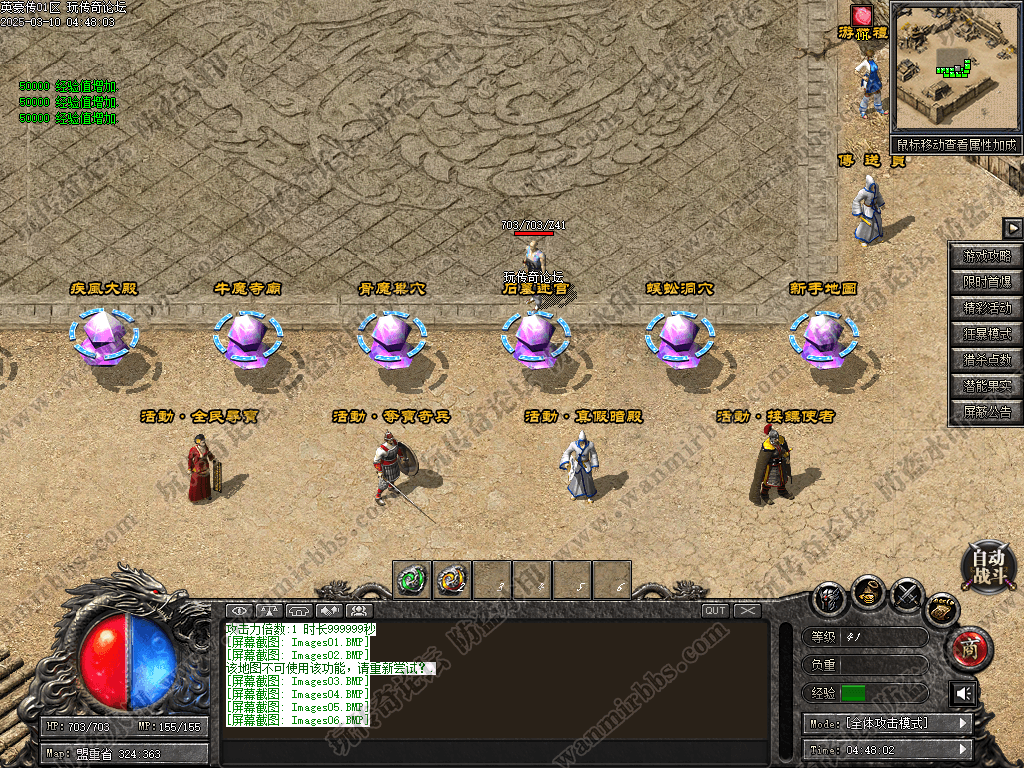Toggle sound with the speaker icon

pos(964,693)
